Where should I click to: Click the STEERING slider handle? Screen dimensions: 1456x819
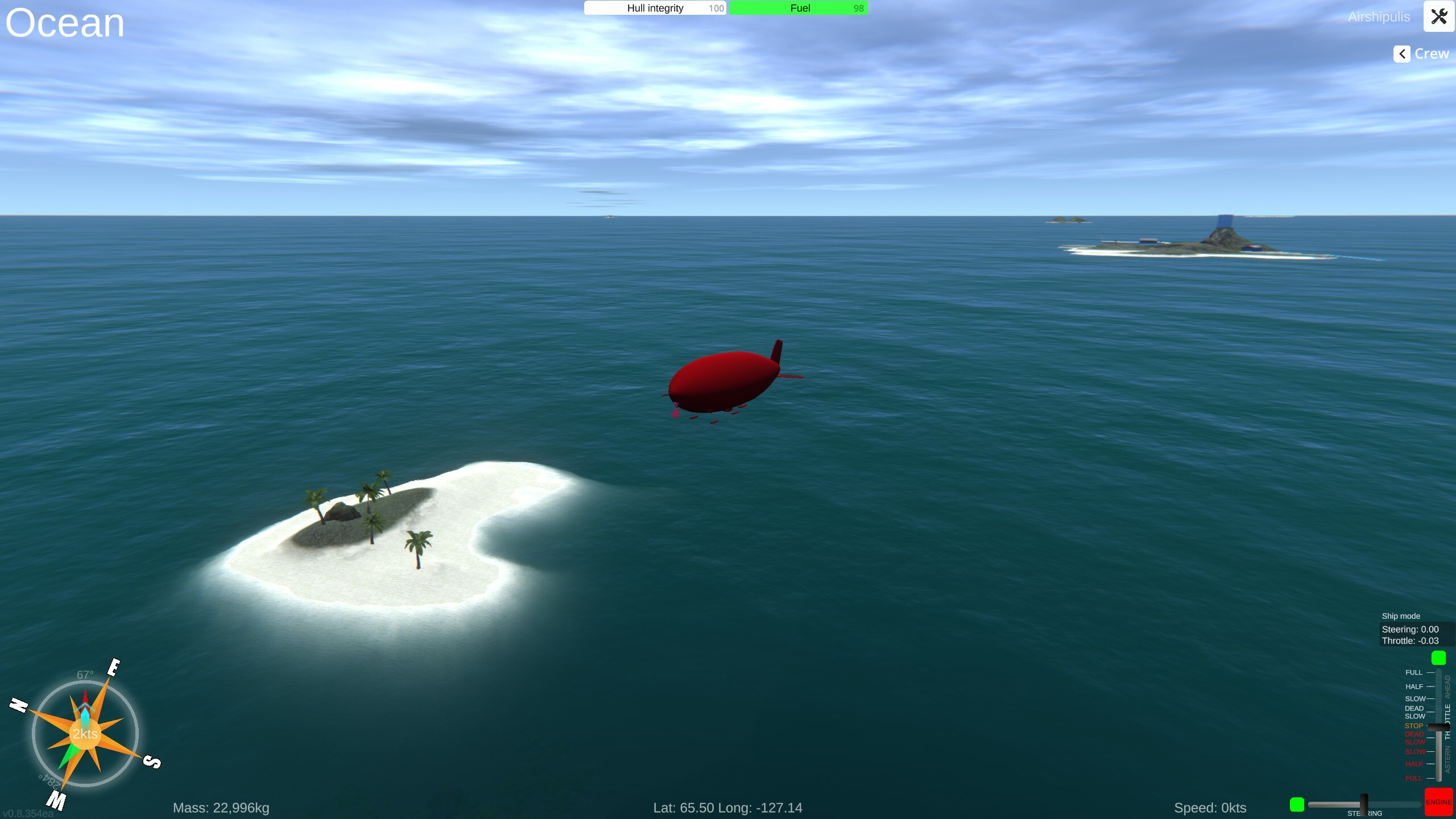(1364, 803)
